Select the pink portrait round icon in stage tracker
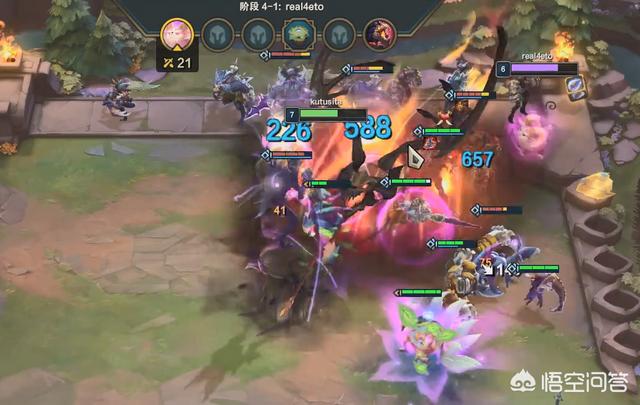 pos(176,34)
